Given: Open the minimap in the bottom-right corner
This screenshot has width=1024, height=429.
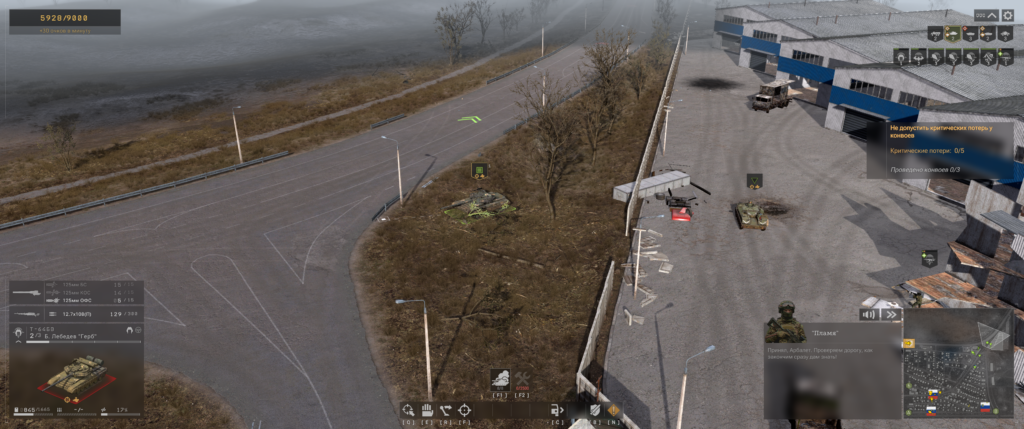Looking at the screenshot, I should 958,372.
